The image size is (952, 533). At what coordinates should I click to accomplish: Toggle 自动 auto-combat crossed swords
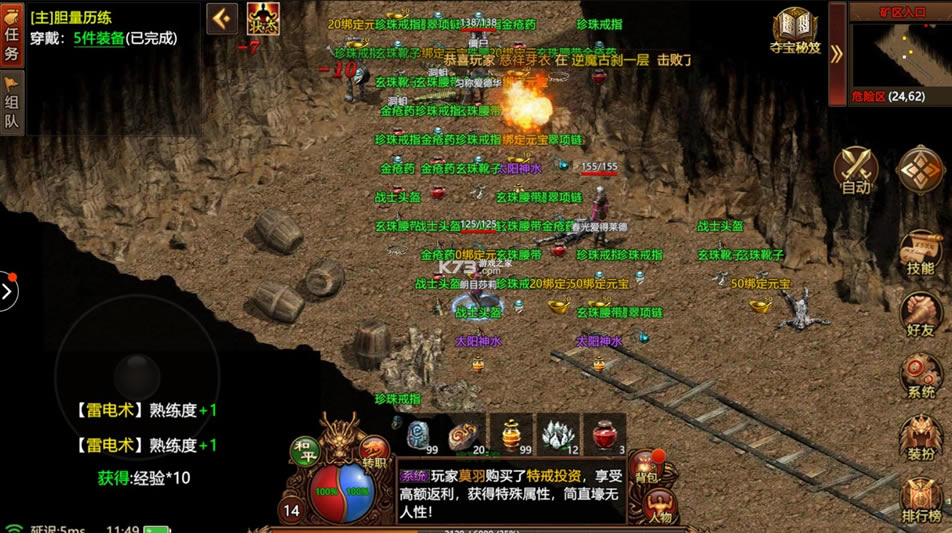[x=856, y=170]
